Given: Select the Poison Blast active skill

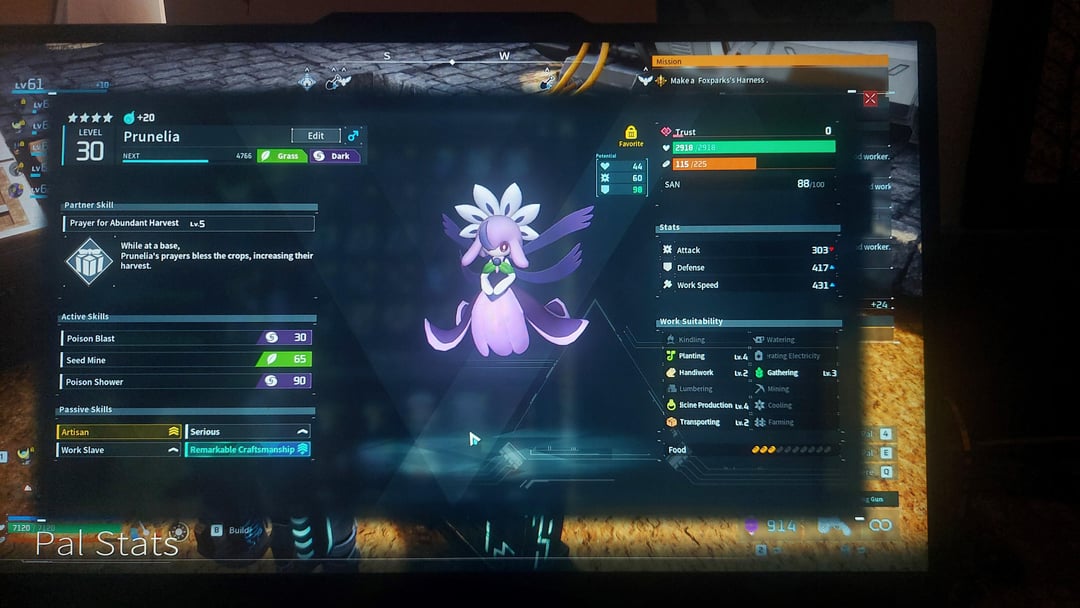Looking at the screenshot, I should click(187, 338).
